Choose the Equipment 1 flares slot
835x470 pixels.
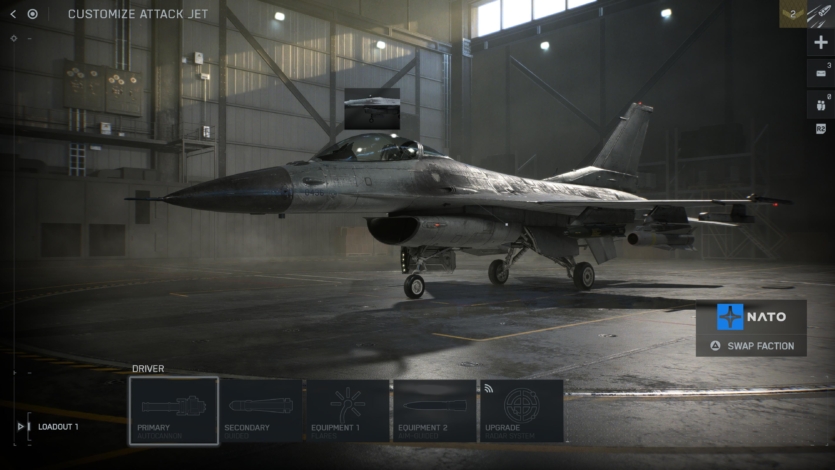347,410
